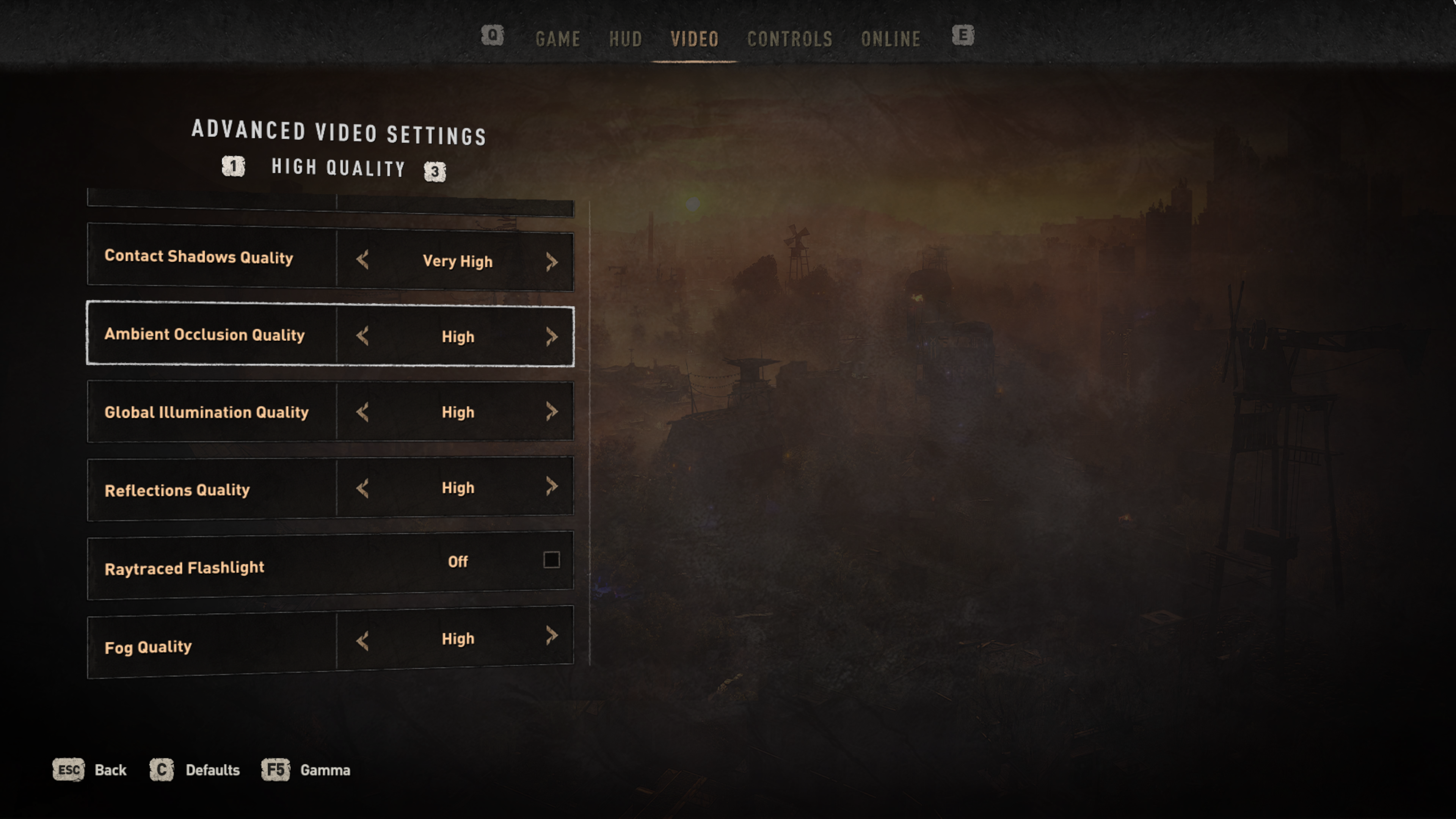
Task: Click left arrow for Global Illumination Quality
Action: pos(363,411)
